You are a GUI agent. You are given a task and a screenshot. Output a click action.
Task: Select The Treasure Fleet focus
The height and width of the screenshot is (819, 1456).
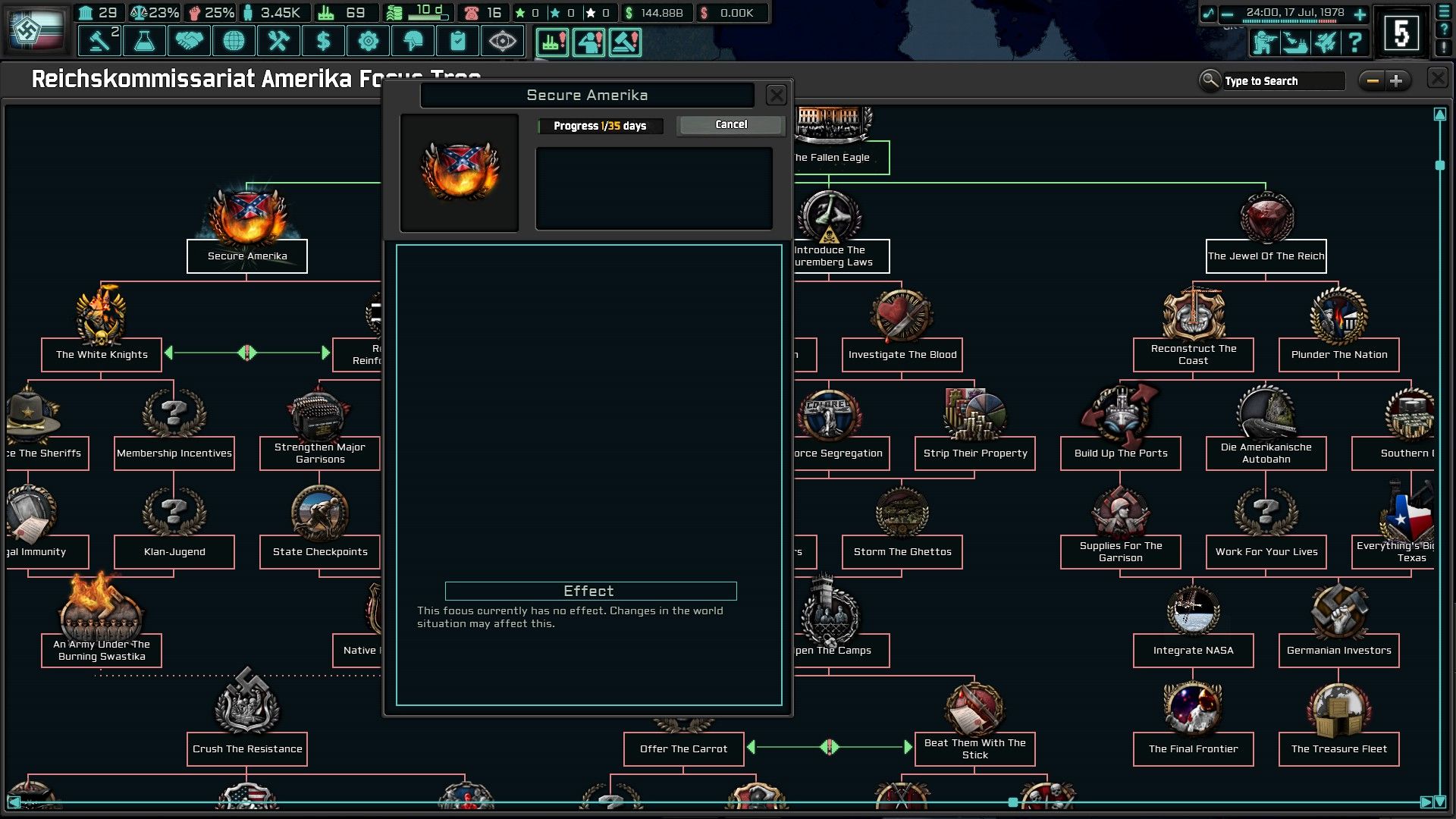1338,748
